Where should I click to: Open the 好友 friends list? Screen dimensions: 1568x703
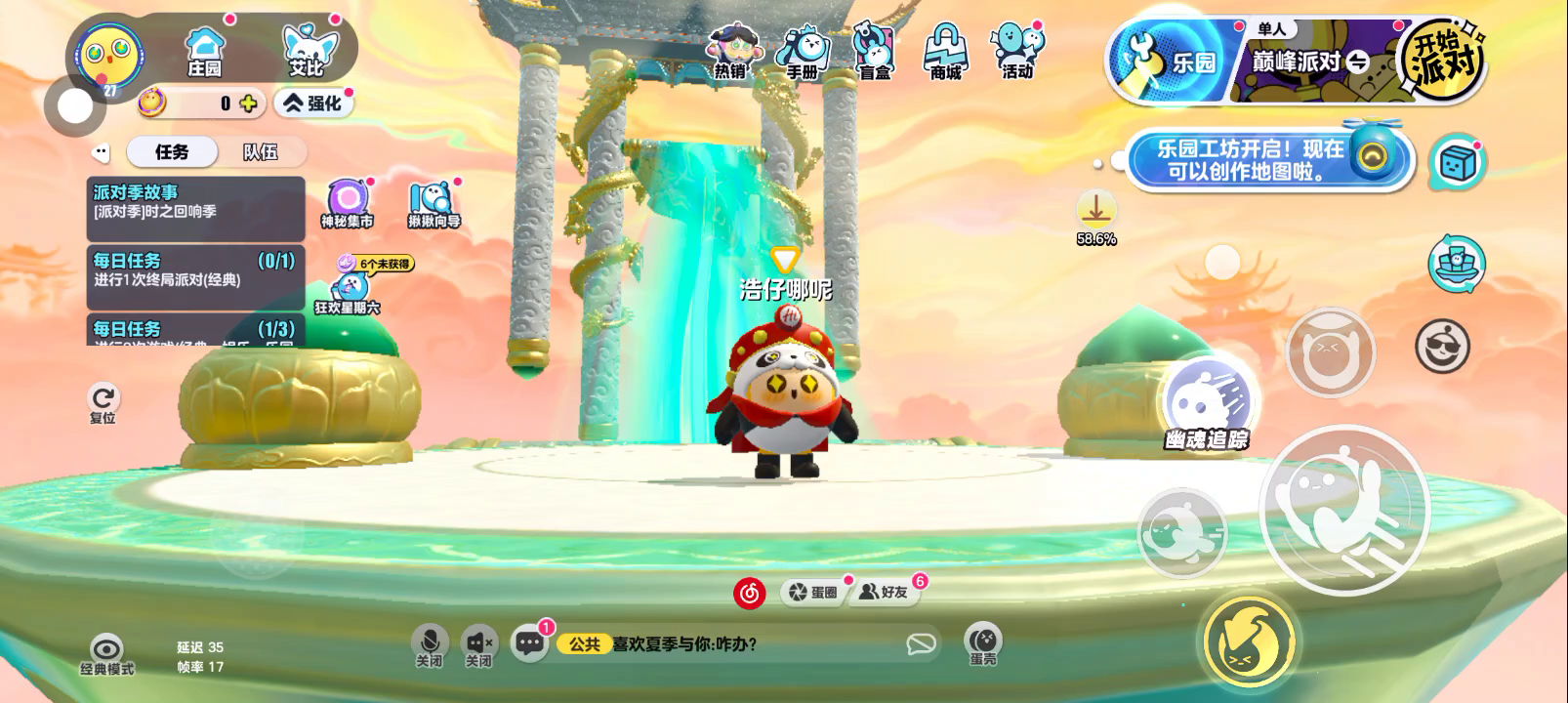(x=885, y=592)
